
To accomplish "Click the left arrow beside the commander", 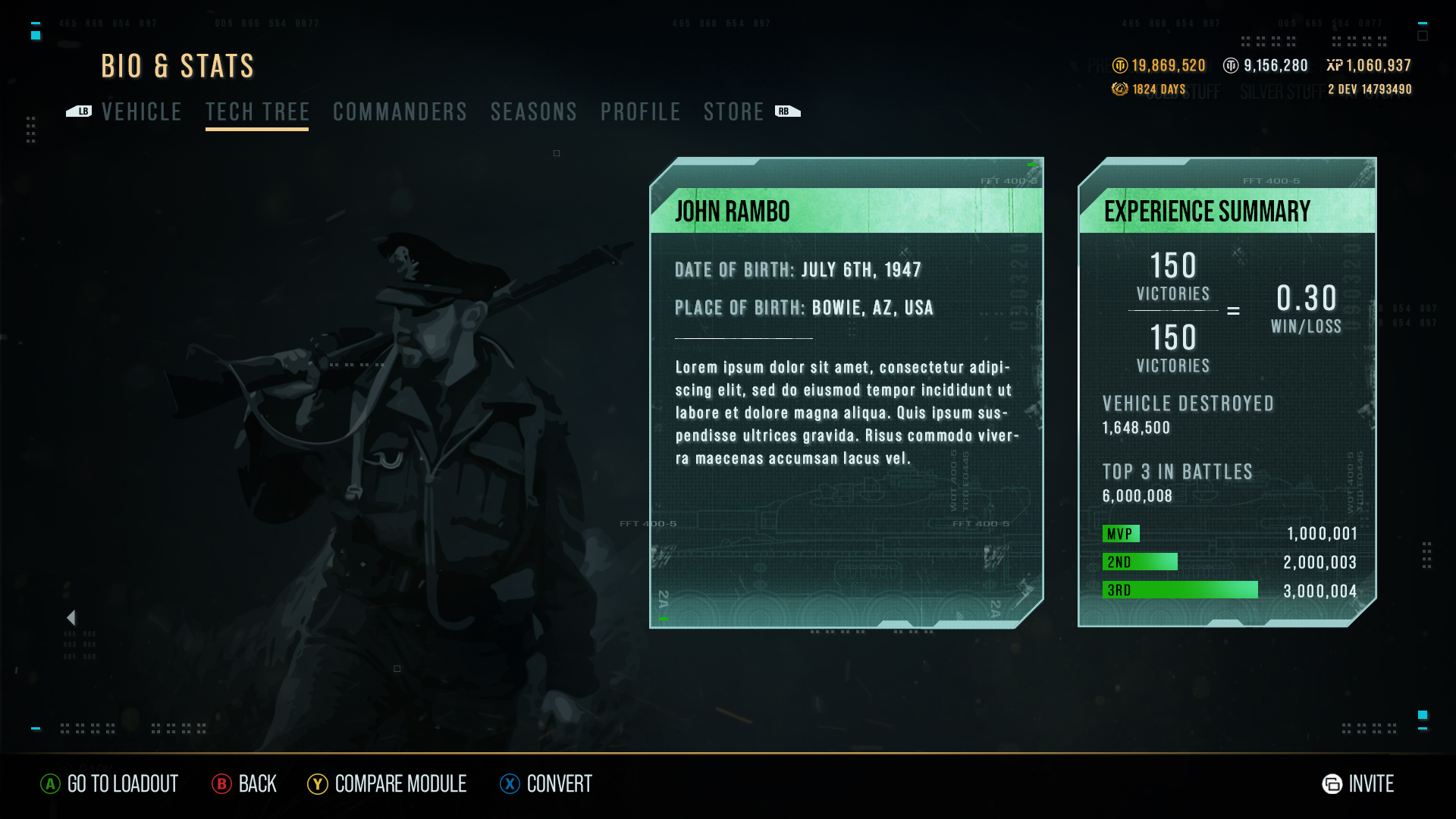I will coord(71,618).
